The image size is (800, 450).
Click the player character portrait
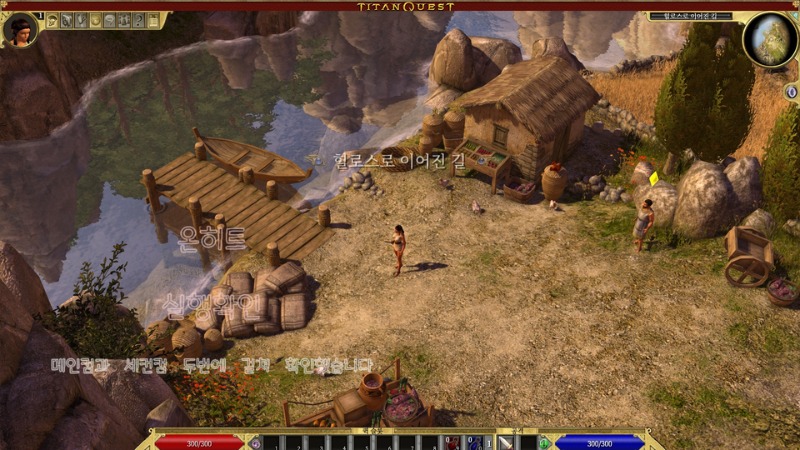[19, 29]
